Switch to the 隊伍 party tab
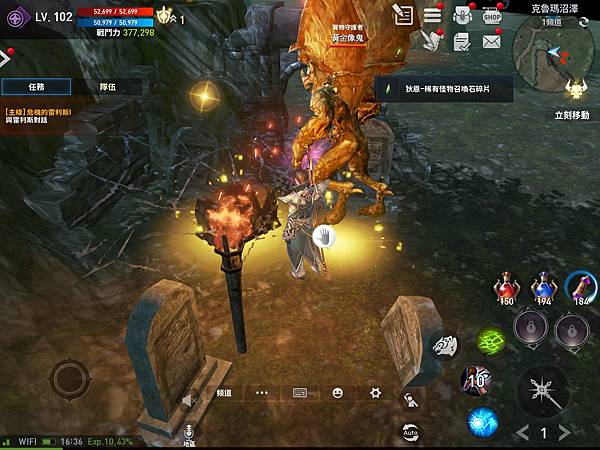This screenshot has width=600, height=450. click(108, 86)
